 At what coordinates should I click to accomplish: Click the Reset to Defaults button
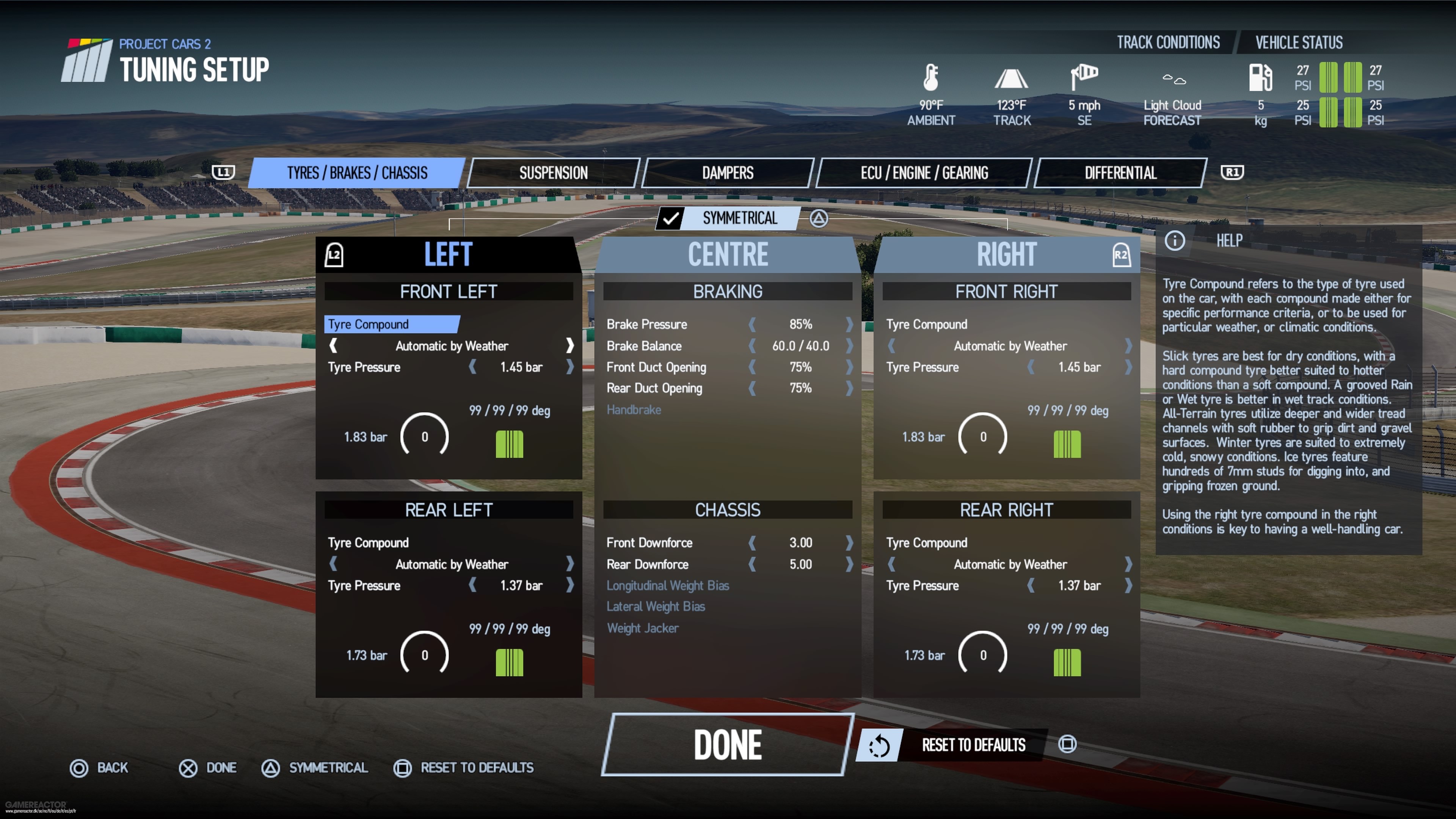973,744
